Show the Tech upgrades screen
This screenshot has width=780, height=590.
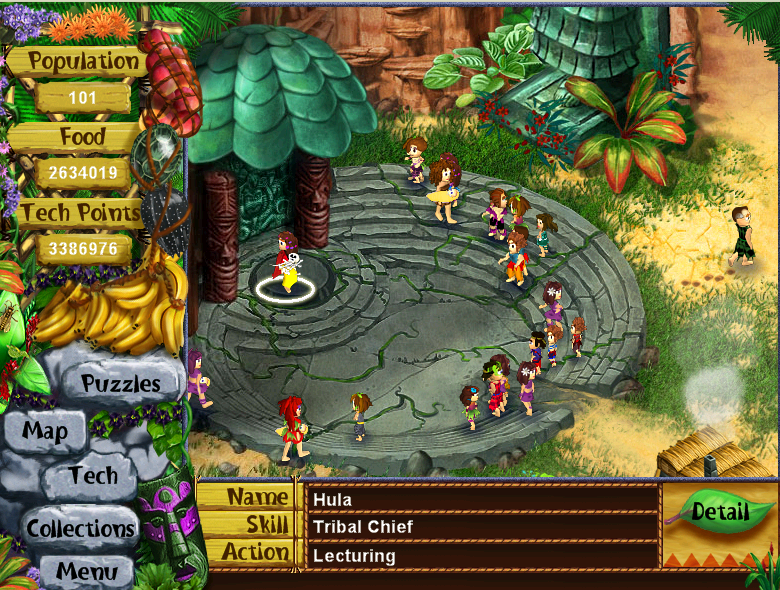click(x=94, y=476)
